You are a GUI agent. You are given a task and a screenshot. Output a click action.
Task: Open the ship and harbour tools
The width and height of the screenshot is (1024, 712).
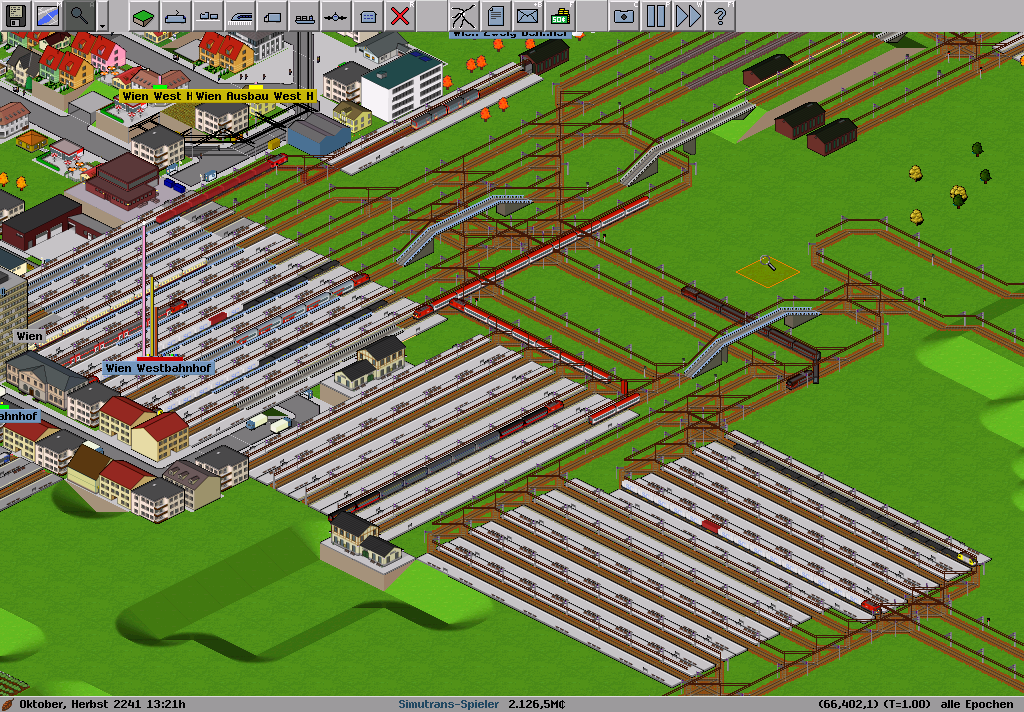pos(304,15)
